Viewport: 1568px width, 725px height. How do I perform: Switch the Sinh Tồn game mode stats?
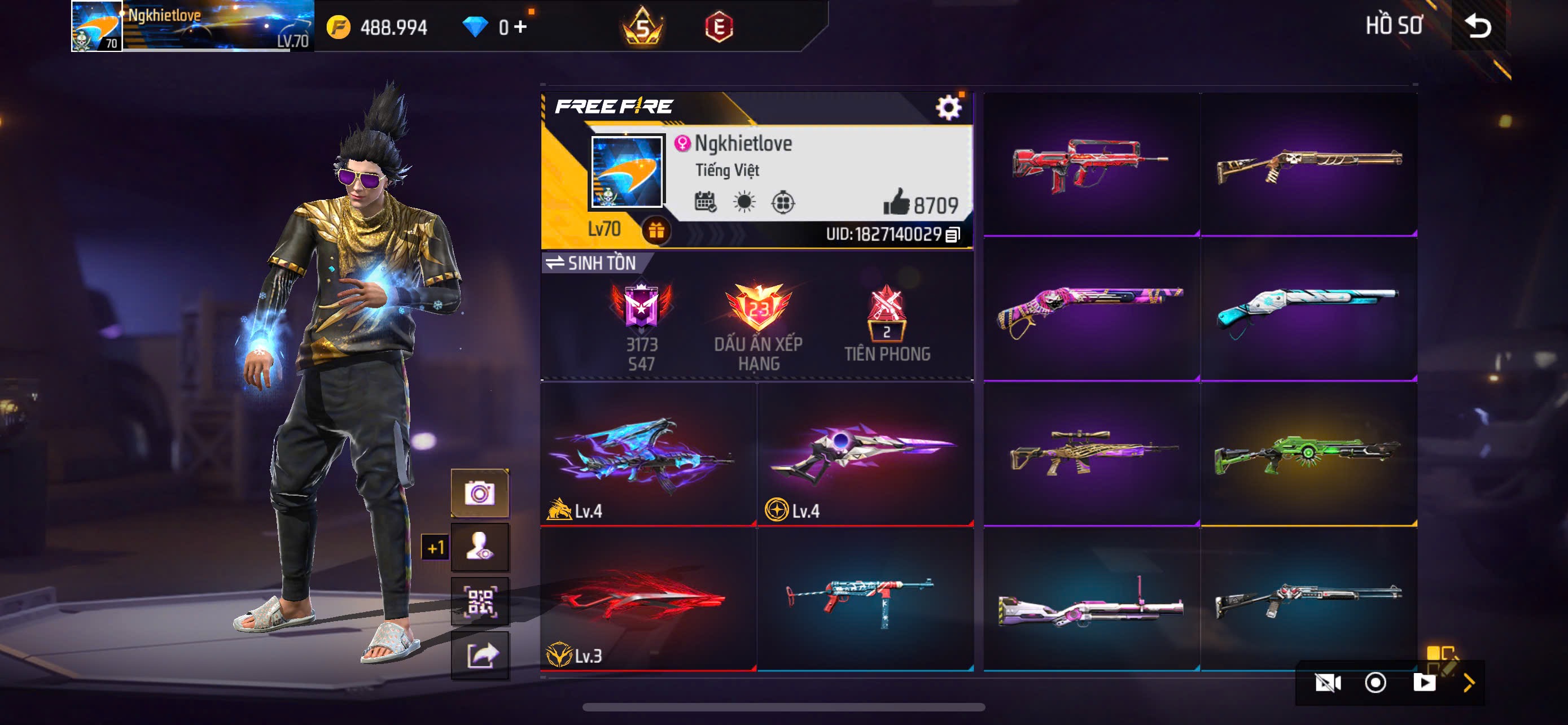pos(590,263)
